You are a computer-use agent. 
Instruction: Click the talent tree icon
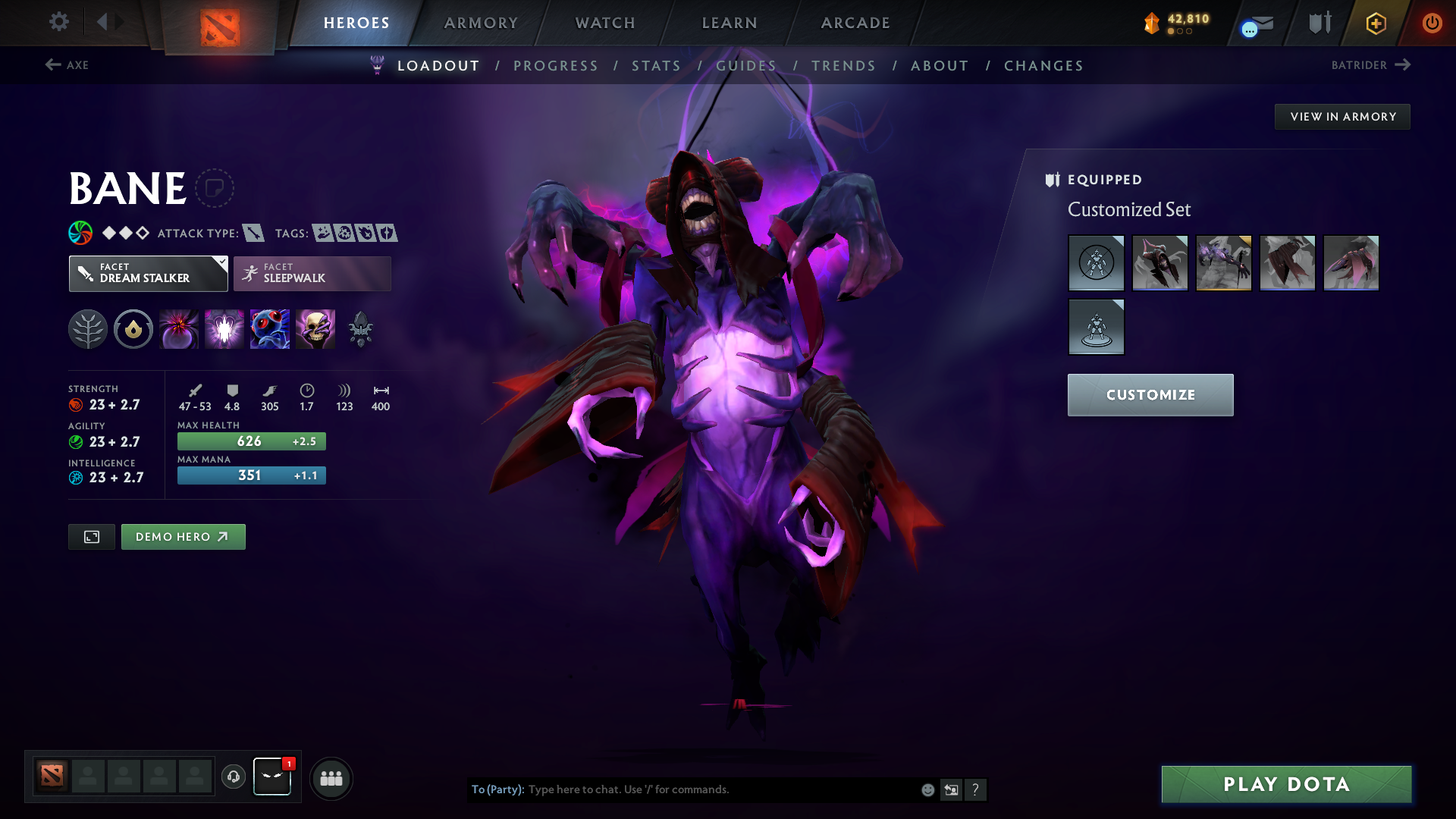tap(87, 328)
